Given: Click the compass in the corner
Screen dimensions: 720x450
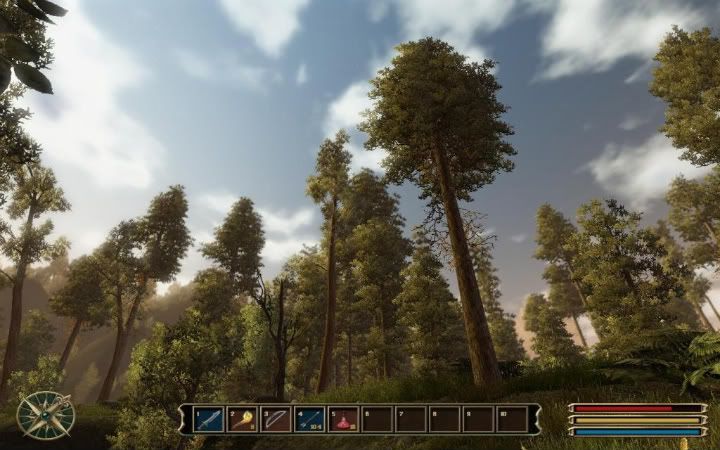Looking at the screenshot, I should coord(46,415).
